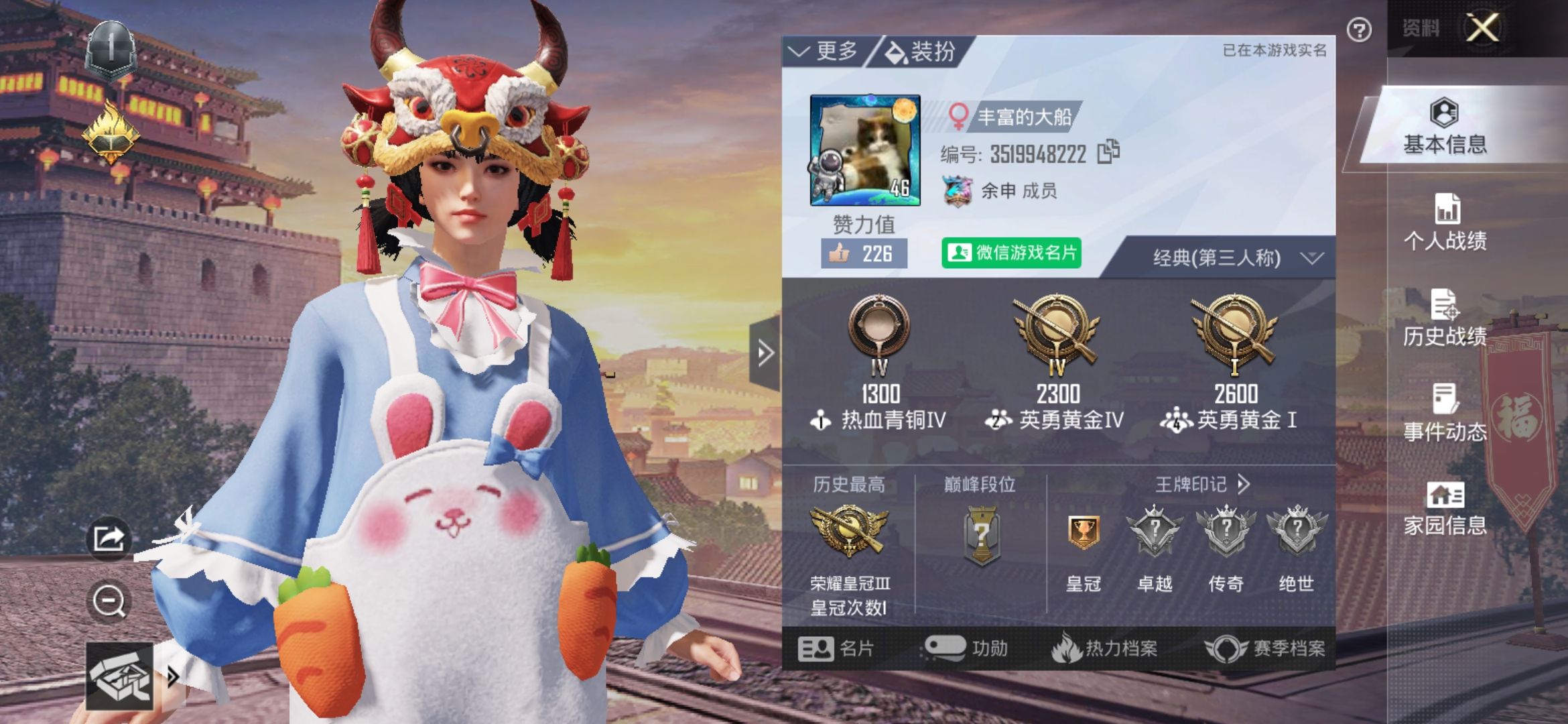Open the 微信游戏名片 card
Image resolution: width=1568 pixels, height=724 pixels.
coord(1011,253)
